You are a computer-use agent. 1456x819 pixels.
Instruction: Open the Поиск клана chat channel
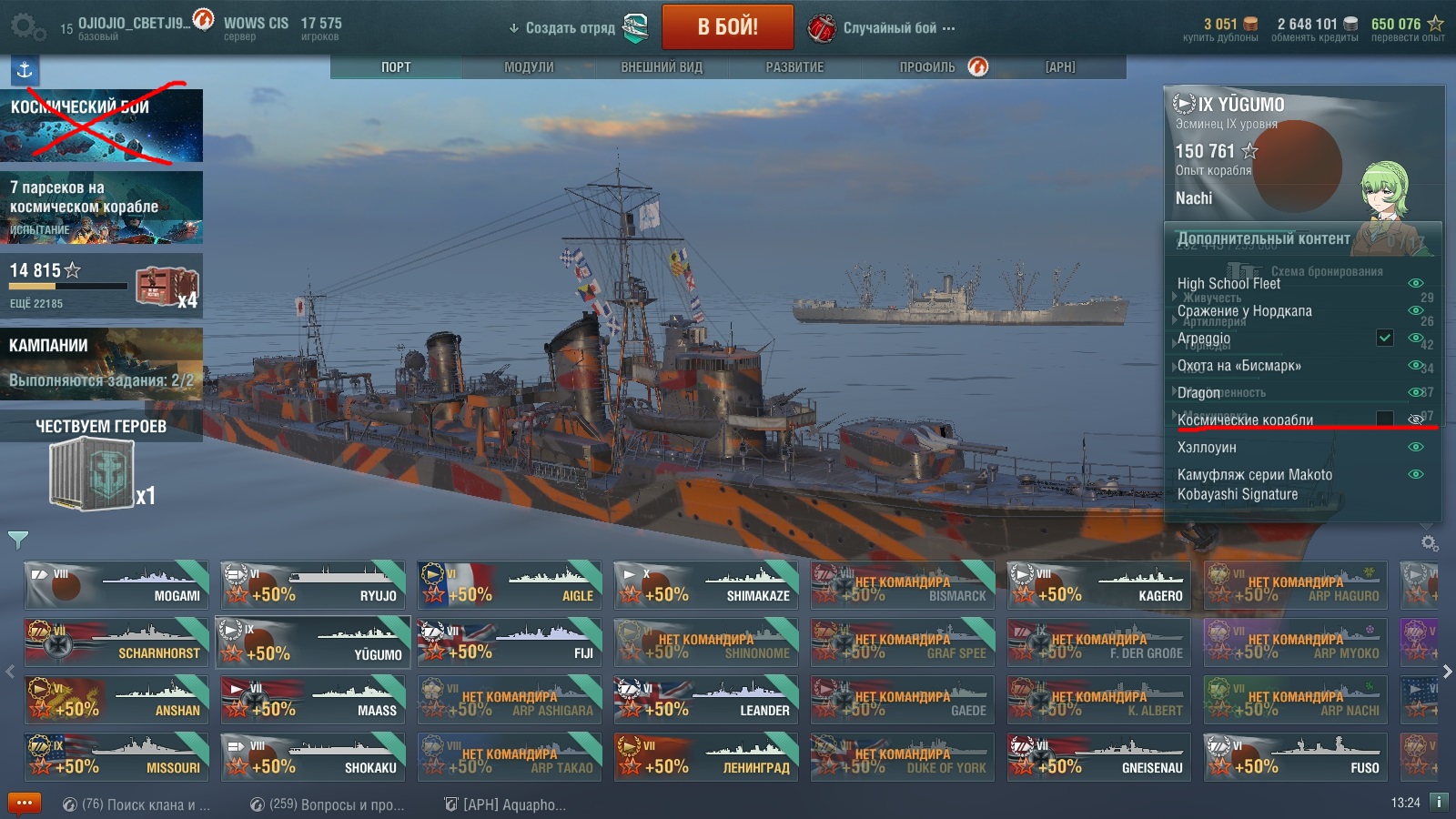(x=136, y=804)
